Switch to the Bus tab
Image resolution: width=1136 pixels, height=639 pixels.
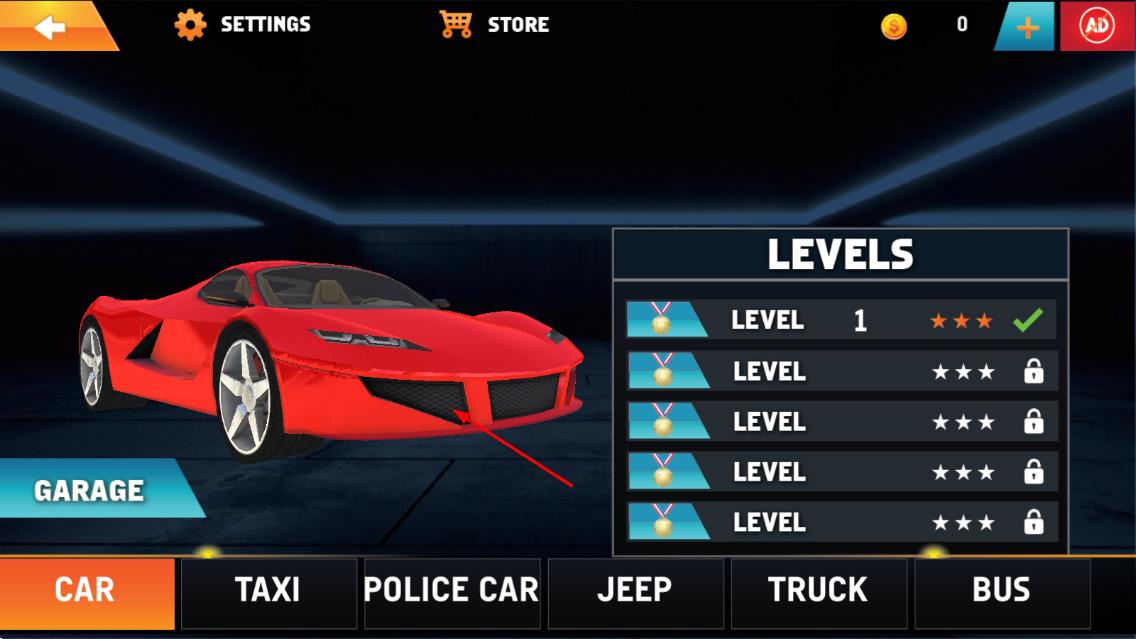point(1002,590)
